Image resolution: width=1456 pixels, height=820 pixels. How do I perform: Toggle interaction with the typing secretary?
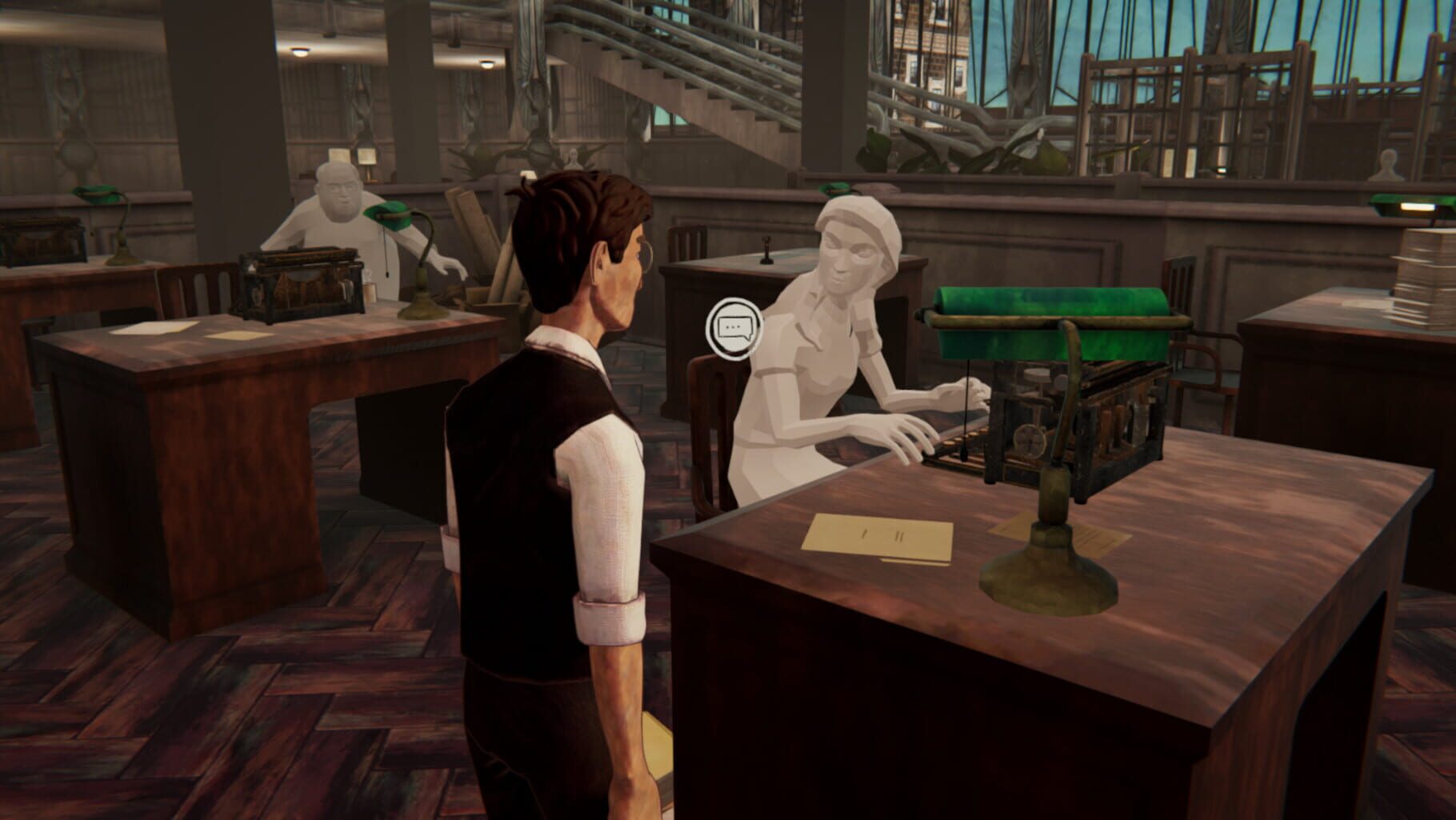pyautogui.click(x=832, y=336)
